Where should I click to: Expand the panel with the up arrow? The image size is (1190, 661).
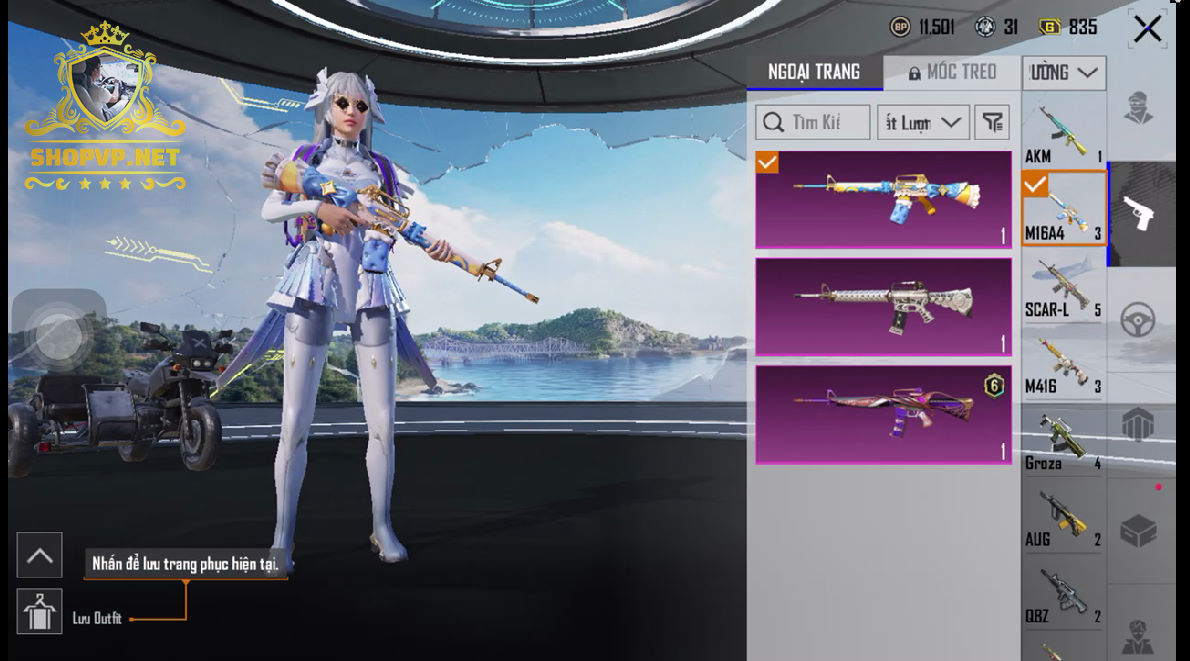click(40, 555)
